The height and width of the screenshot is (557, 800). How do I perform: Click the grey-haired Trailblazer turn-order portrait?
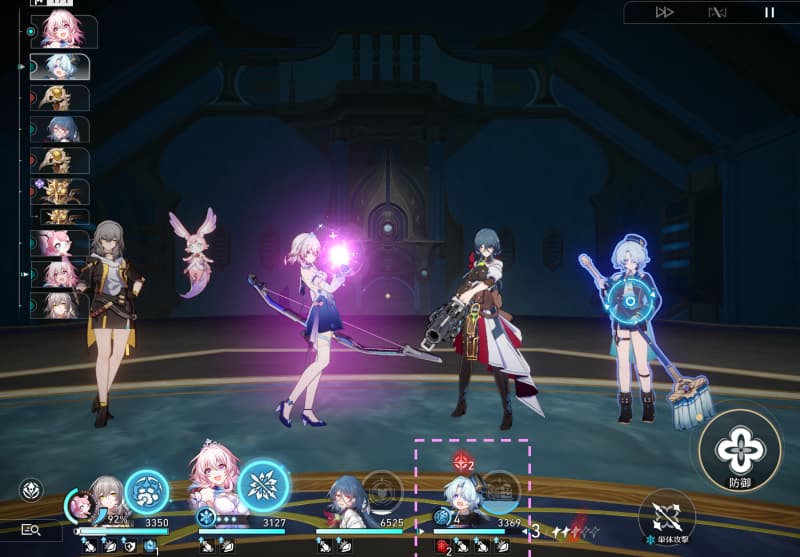62,305
